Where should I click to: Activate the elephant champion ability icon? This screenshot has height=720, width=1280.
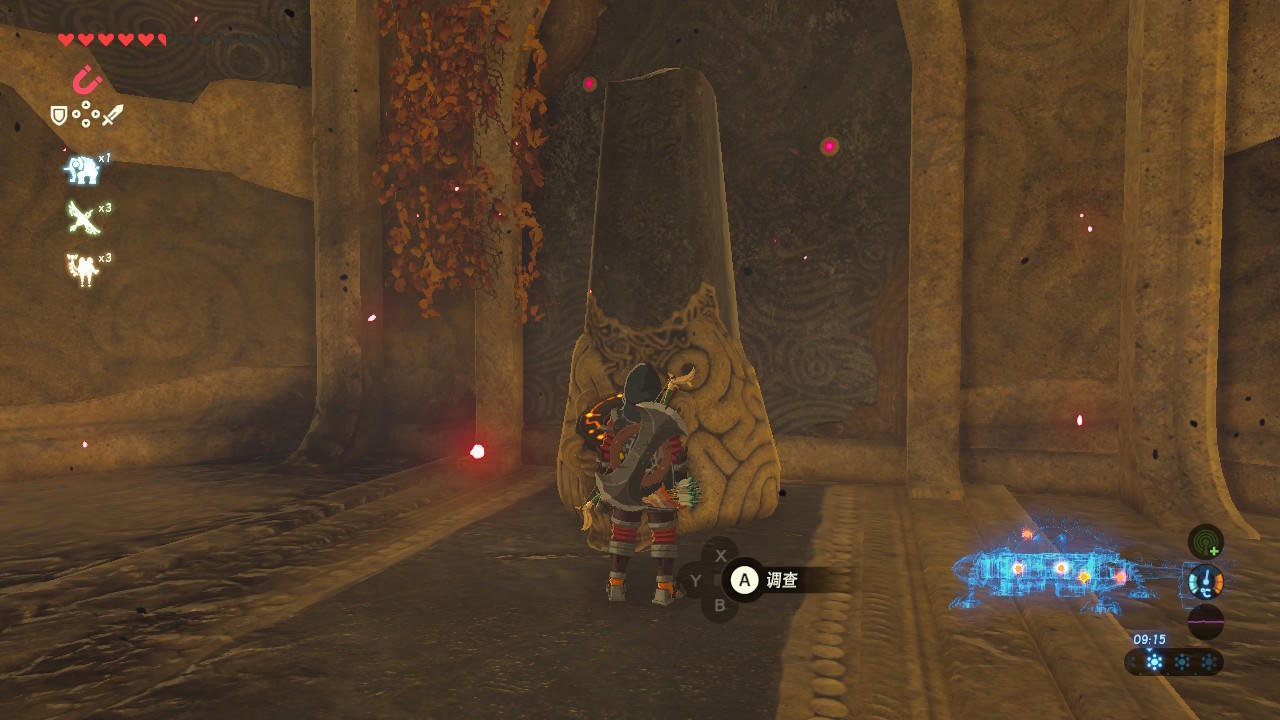tap(82, 170)
